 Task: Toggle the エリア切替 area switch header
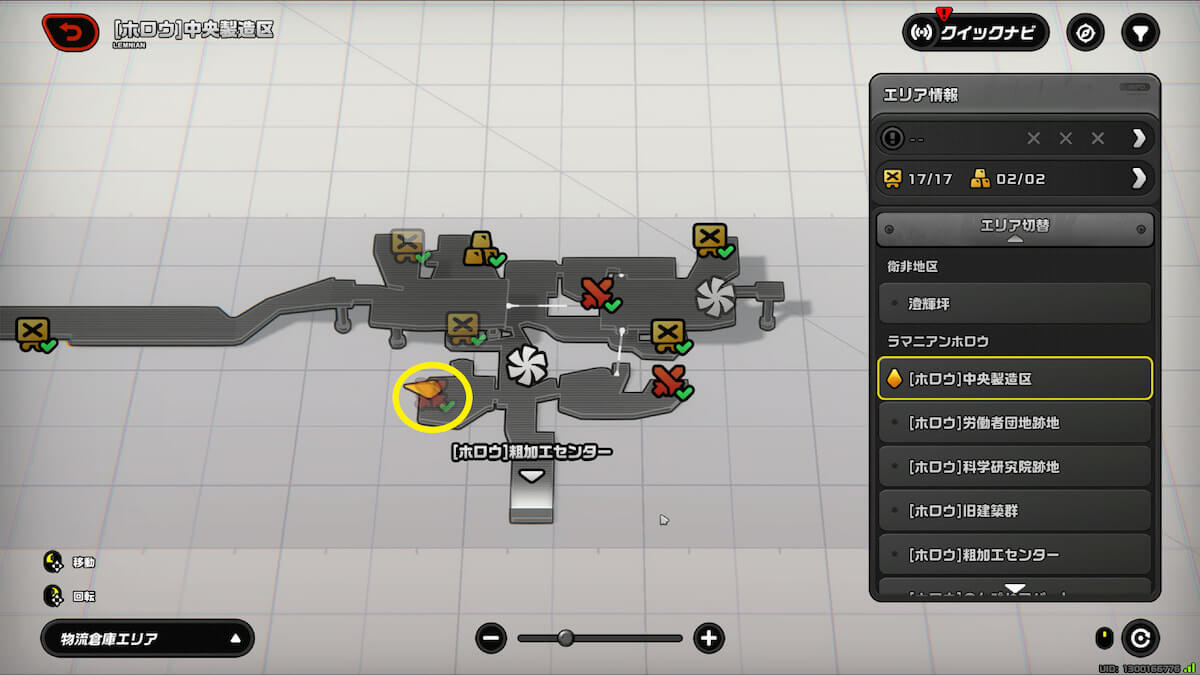(x=1015, y=228)
